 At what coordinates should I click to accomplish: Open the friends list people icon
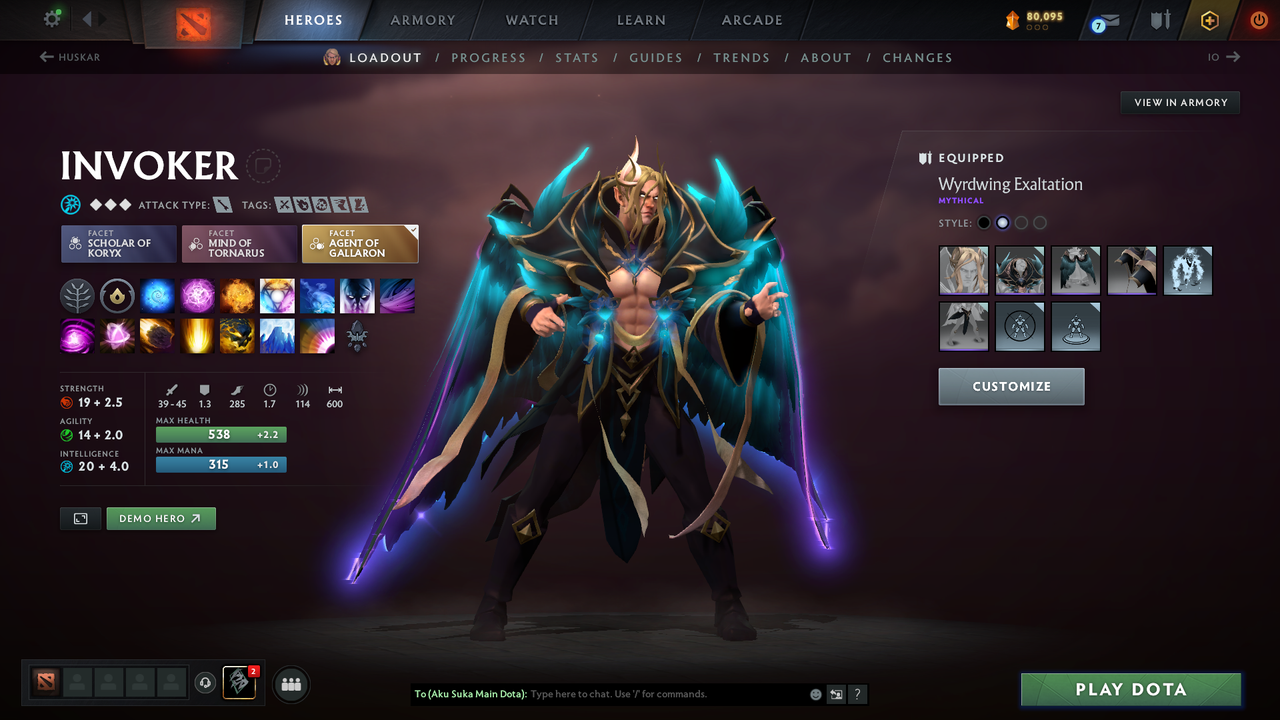(290, 684)
